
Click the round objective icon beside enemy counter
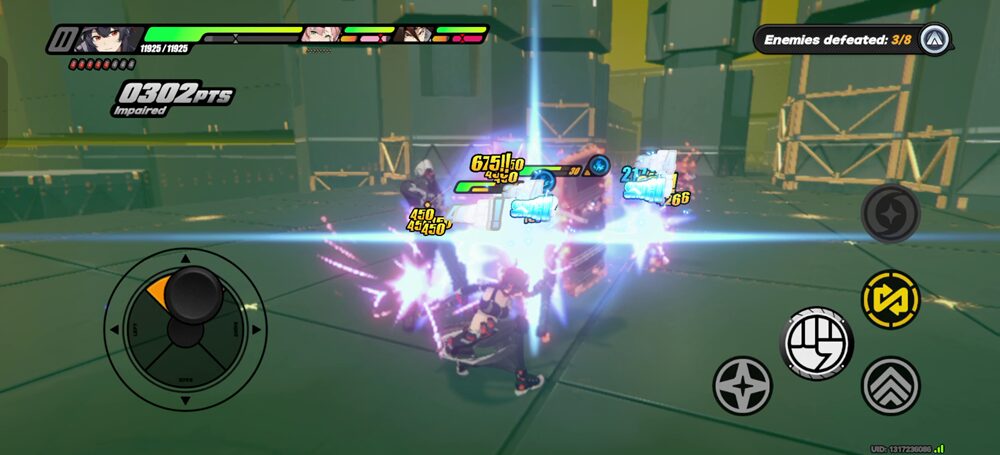pyautogui.click(x=933, y=40)
